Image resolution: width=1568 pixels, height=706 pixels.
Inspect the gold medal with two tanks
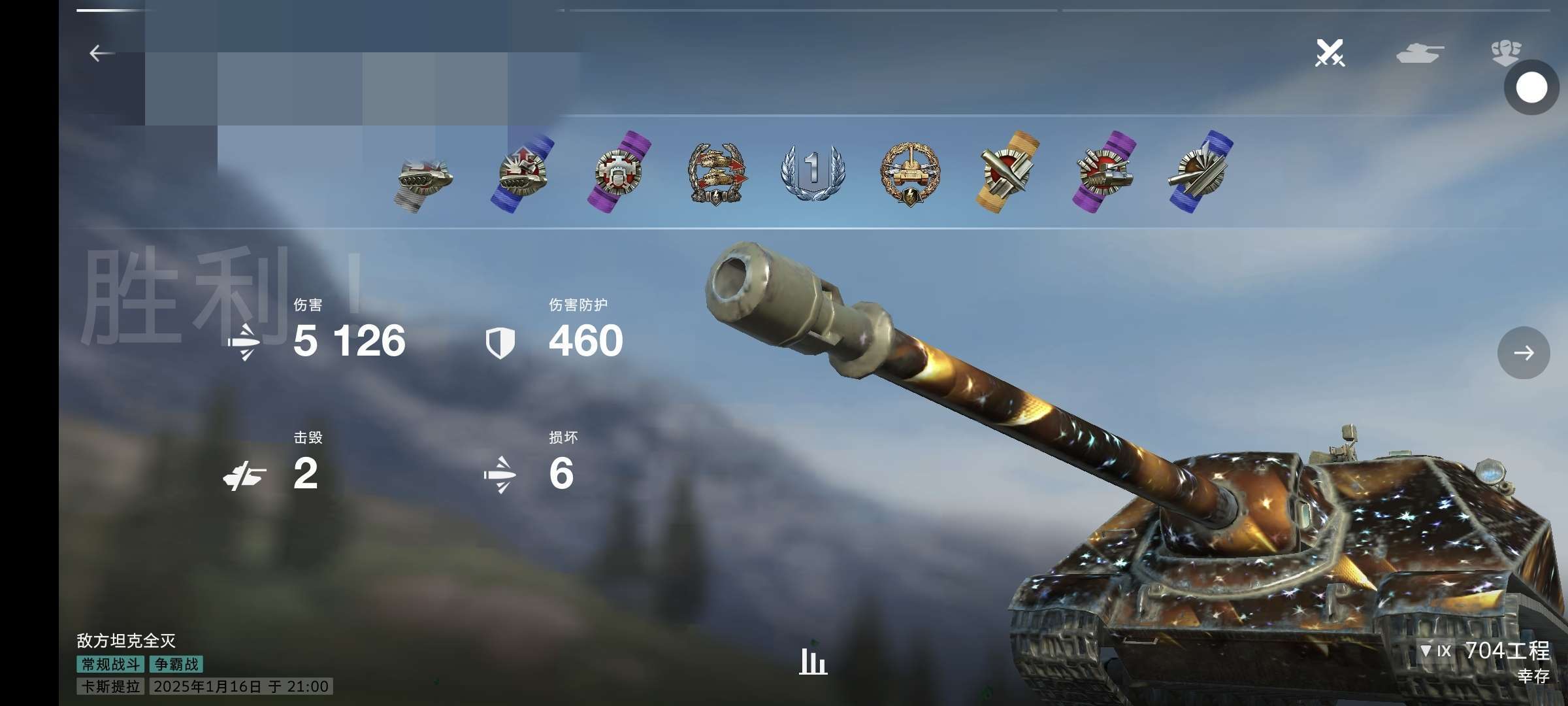pyautogui.click(x=716, y=173)
